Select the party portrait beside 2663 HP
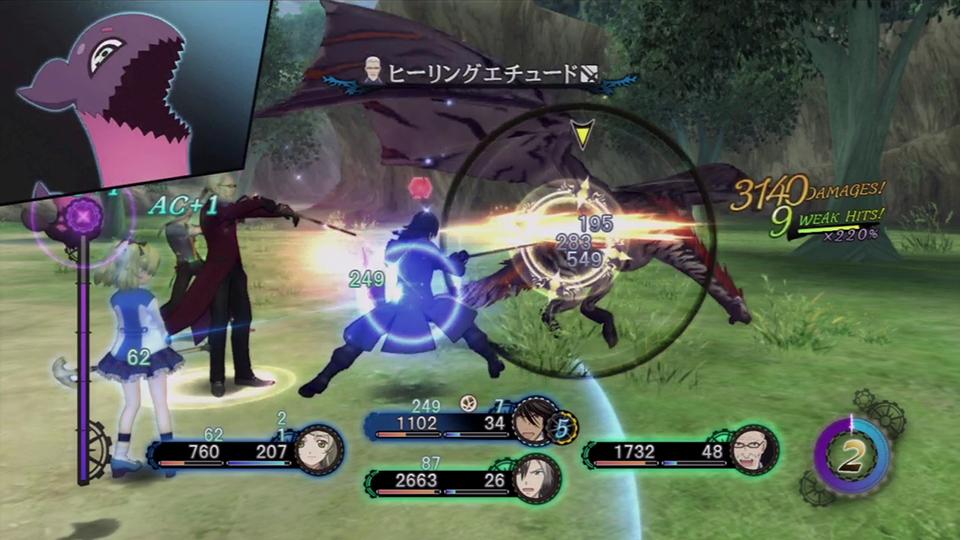This screenshot has height=540, width=960. tap(535, 478)
